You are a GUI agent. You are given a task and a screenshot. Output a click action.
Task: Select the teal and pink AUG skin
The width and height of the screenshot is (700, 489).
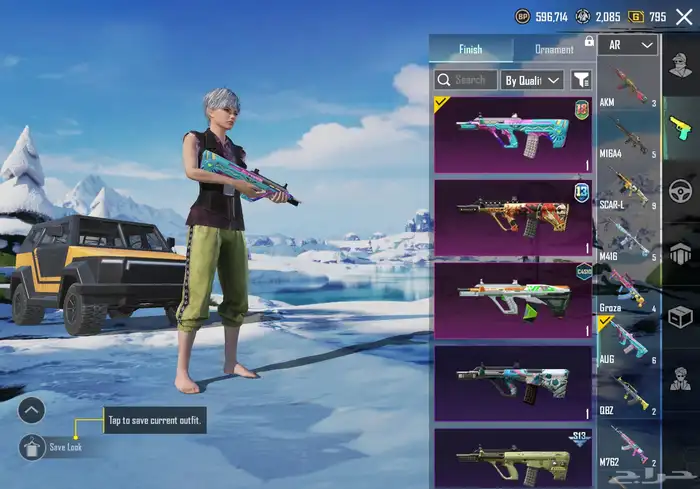click(513, 134)
